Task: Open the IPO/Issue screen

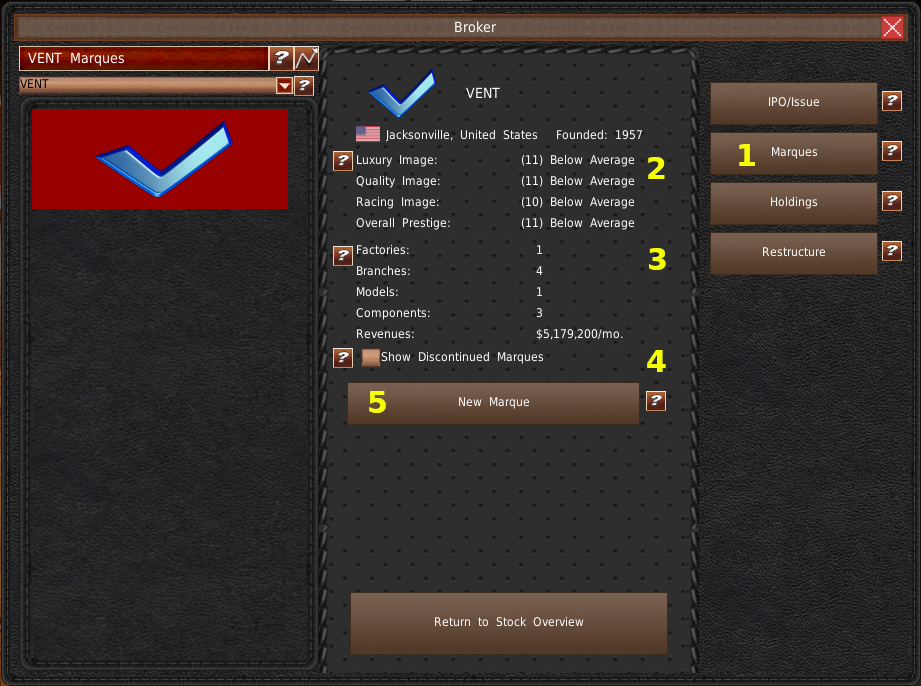Action: (x=793, y=102)
